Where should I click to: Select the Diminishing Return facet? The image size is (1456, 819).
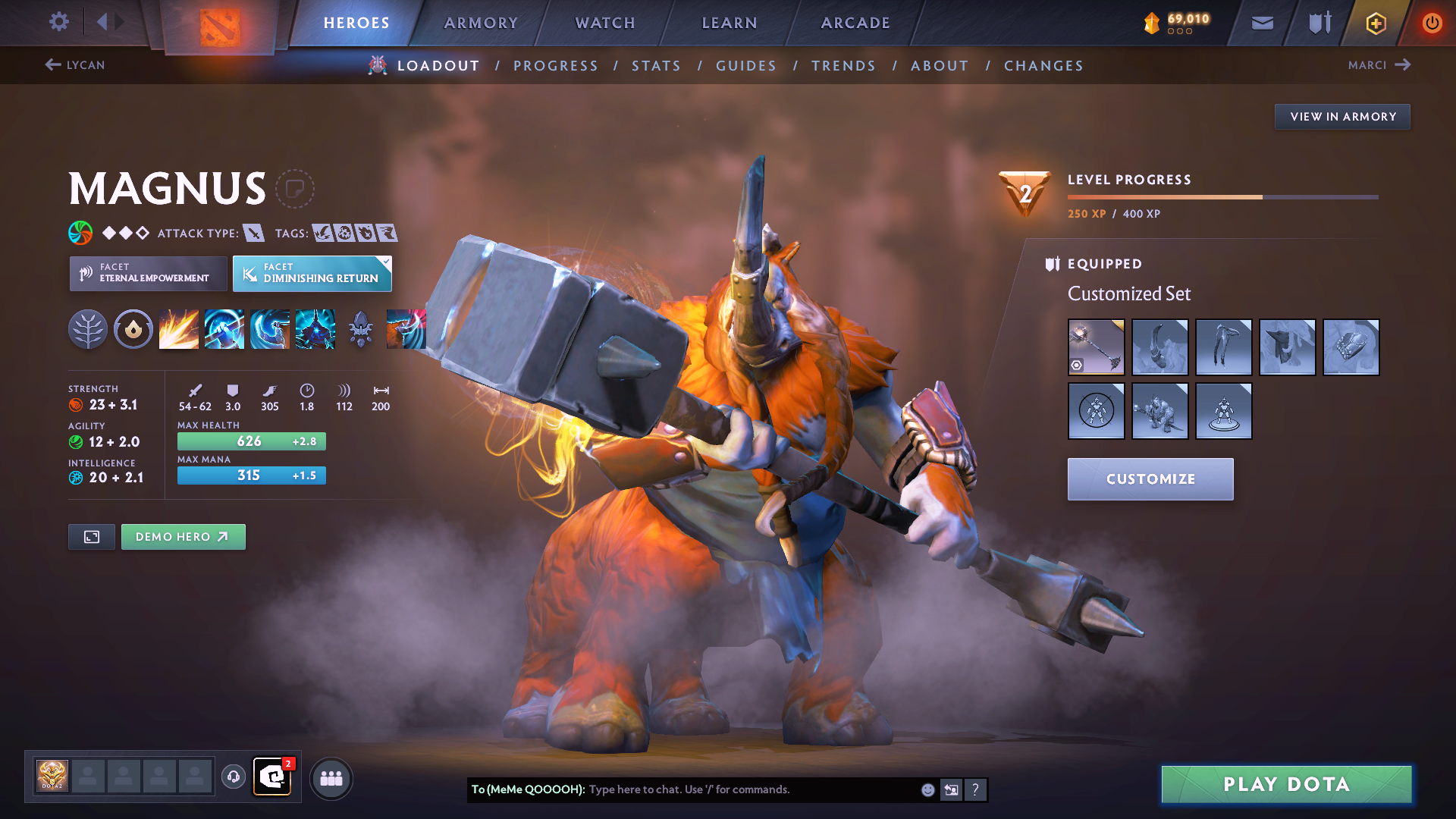pos(312,273)
